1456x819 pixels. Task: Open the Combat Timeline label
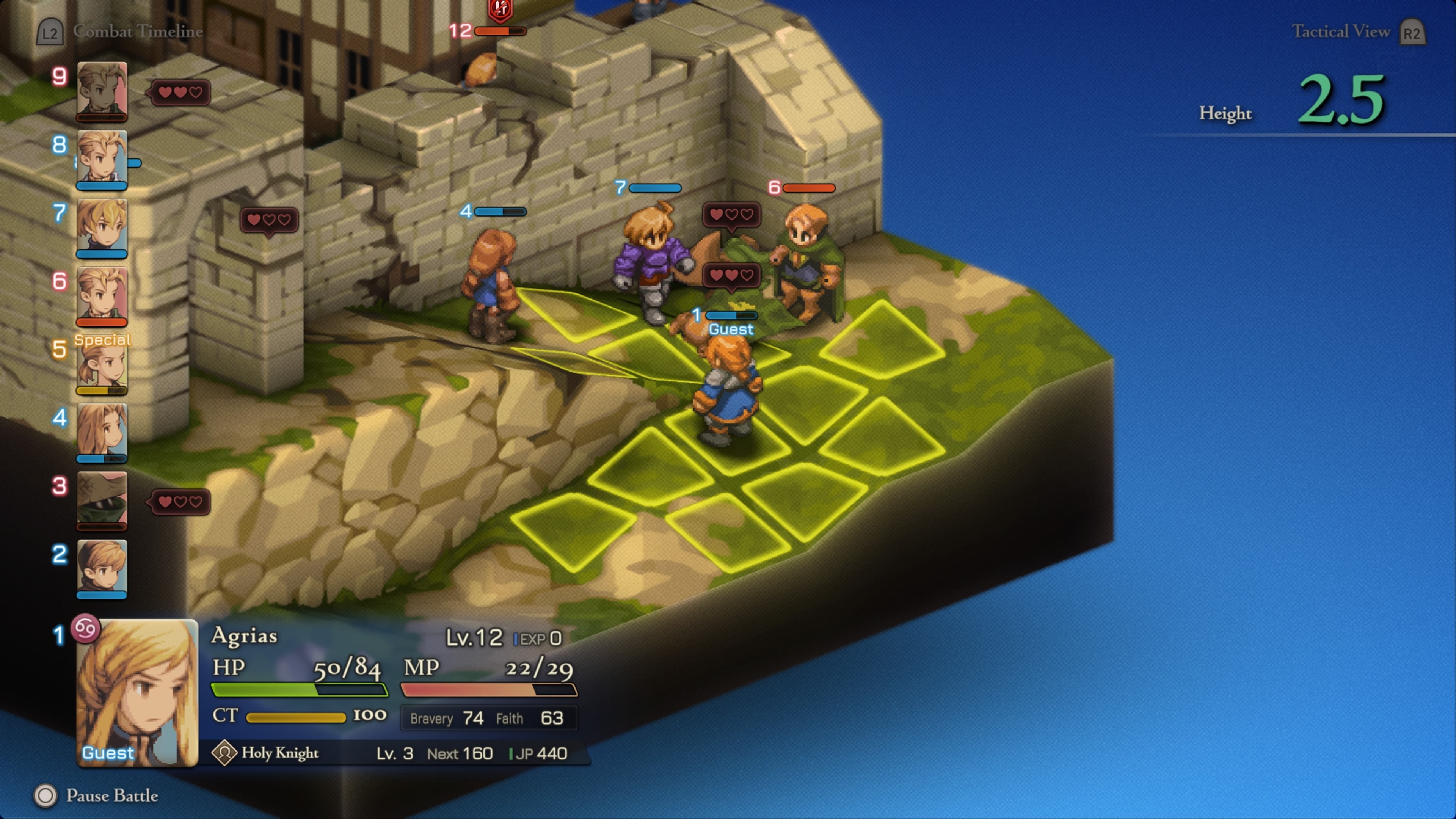click(137, 31)
